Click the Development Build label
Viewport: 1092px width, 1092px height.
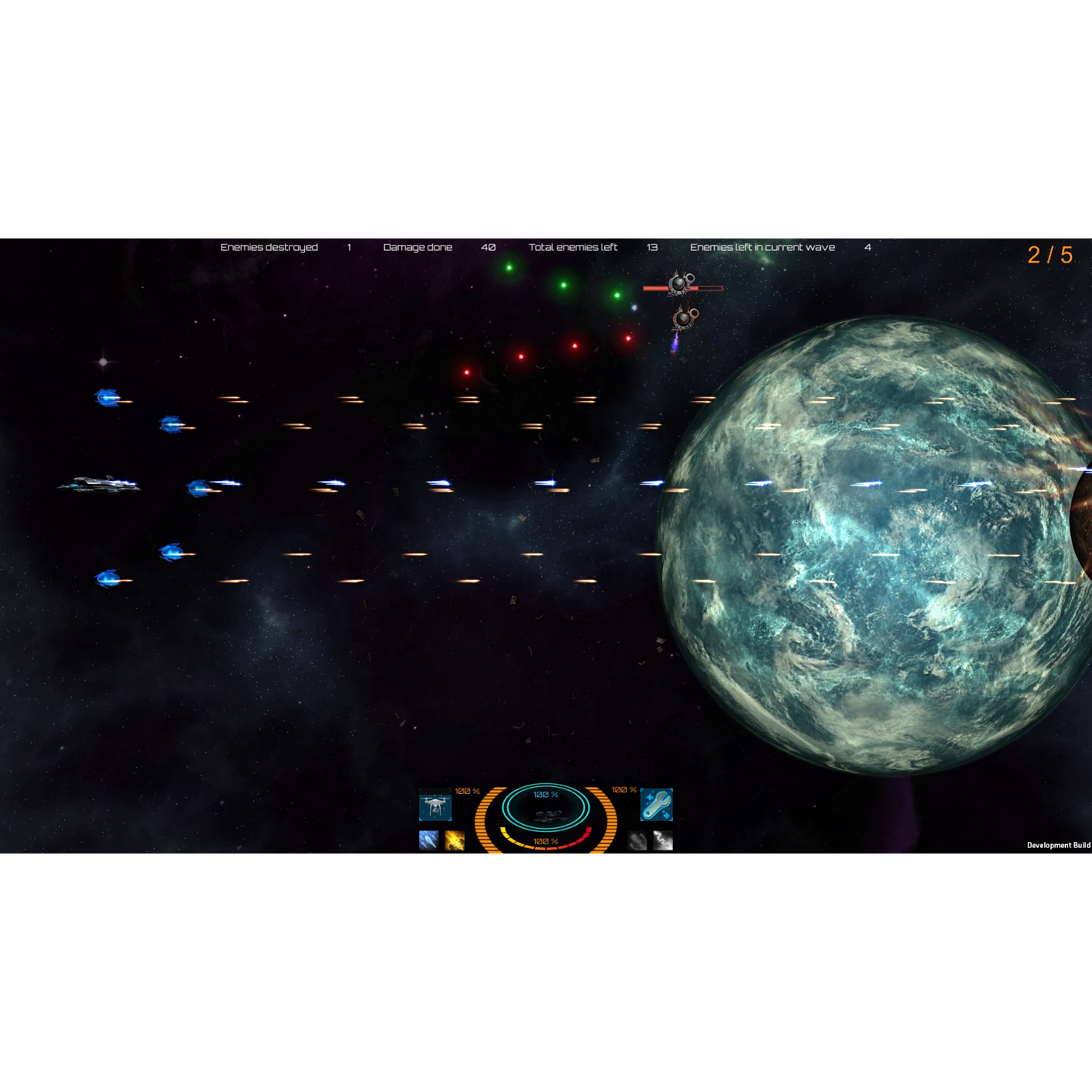point(1060,845)
